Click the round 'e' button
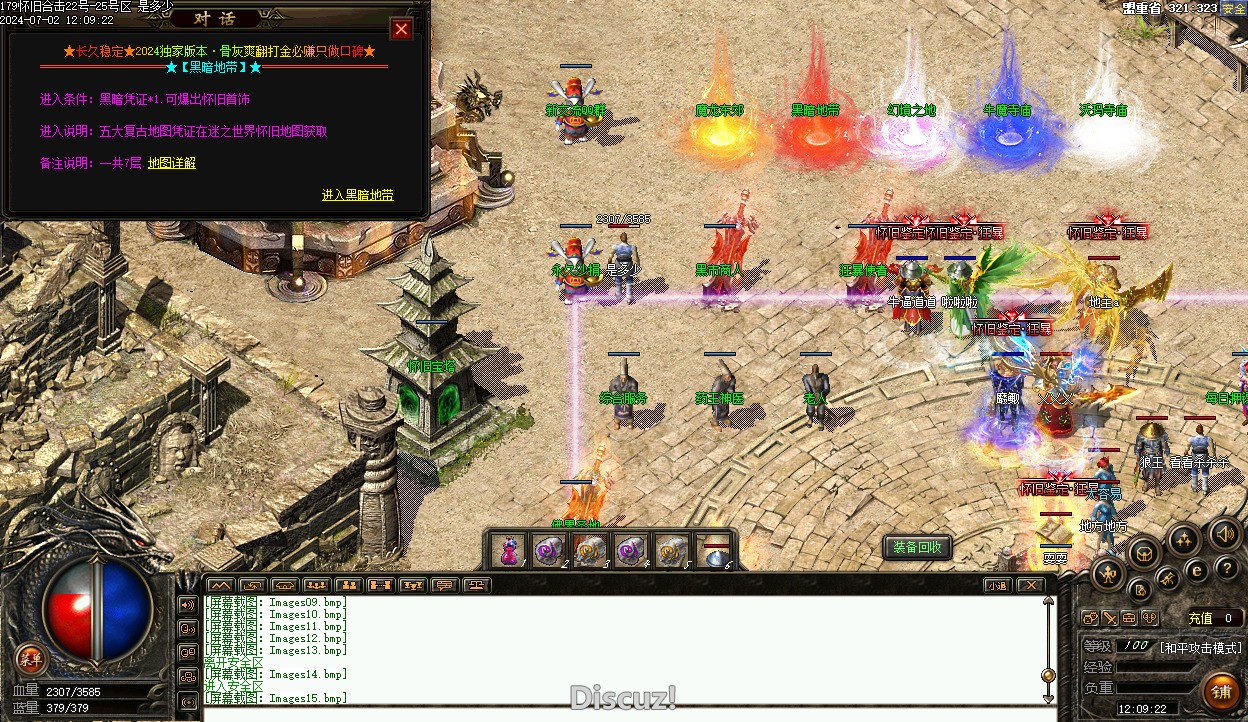 click(x=1196, y=570)
